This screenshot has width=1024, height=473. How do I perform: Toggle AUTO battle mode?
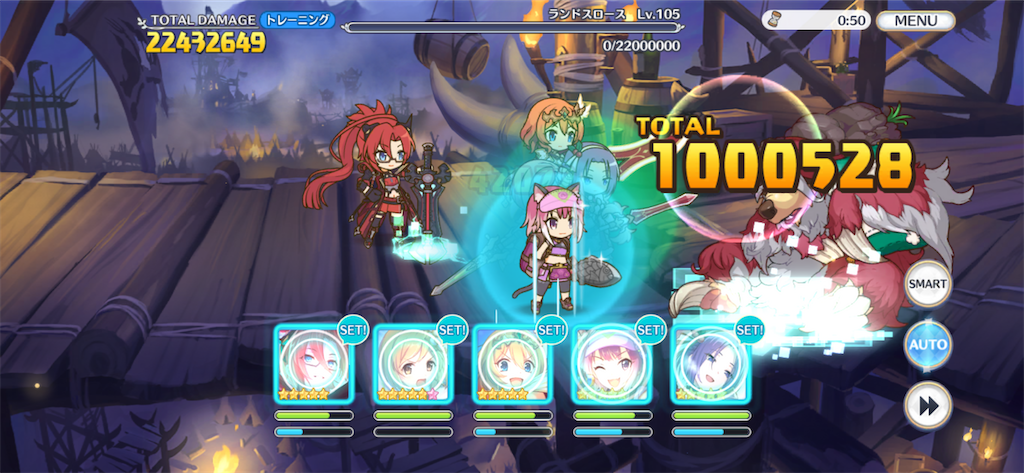click(x=927, y=345)
